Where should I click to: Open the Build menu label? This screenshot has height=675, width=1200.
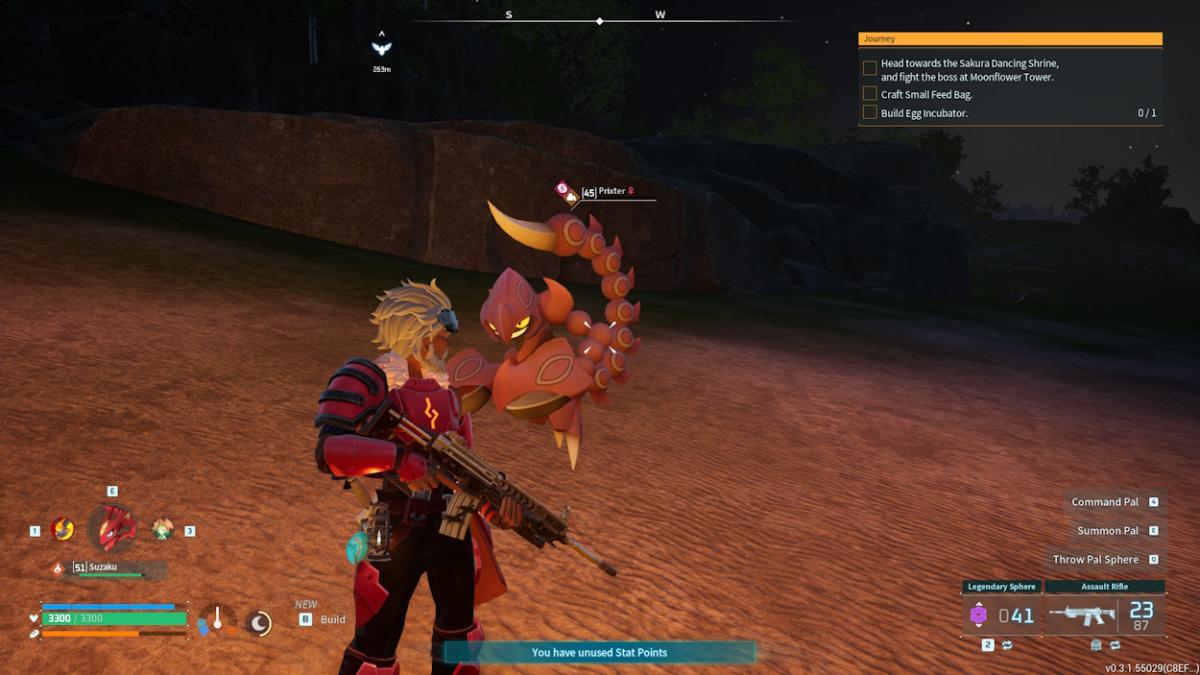pyautogui.click(x=332, y=619)
